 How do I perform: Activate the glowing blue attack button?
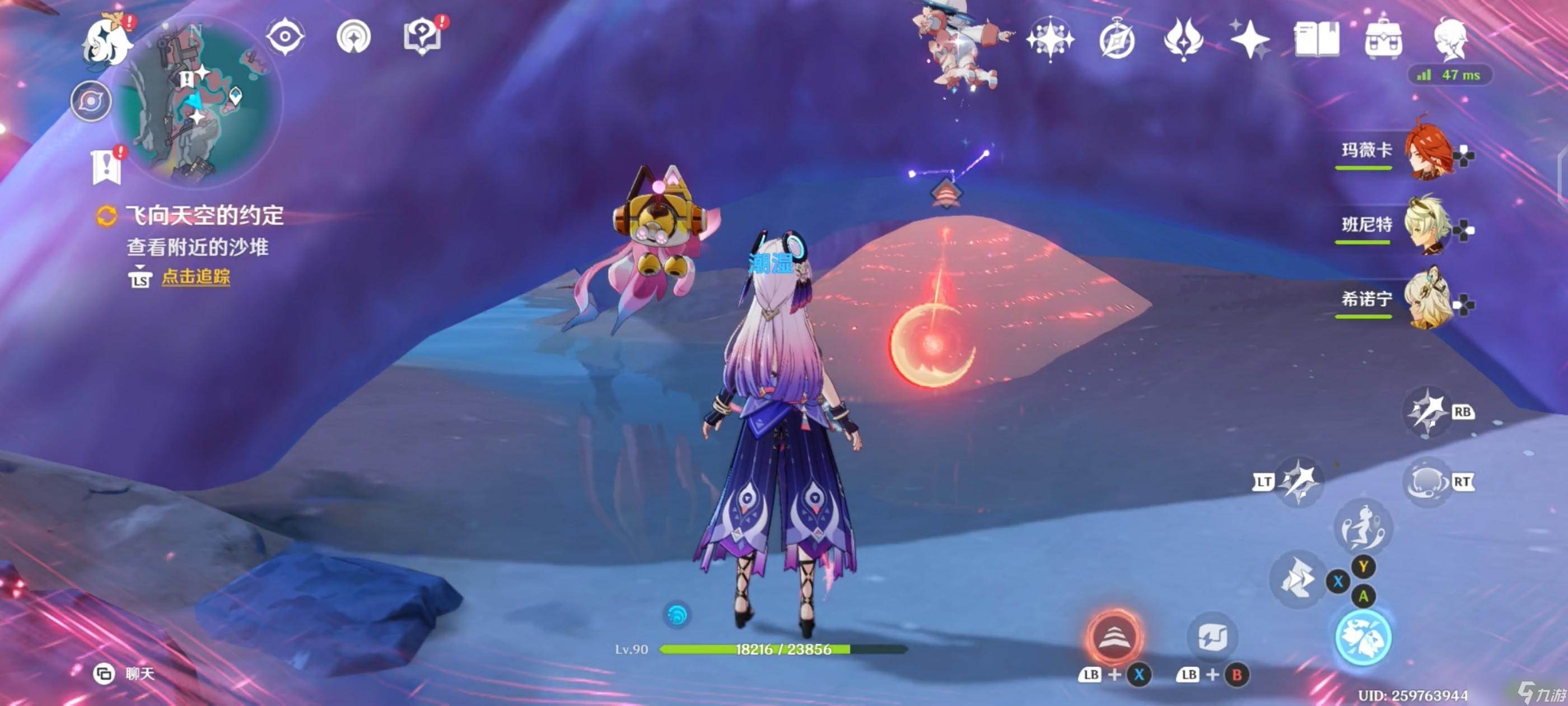pyautogui.click(x=1363, y=637)
